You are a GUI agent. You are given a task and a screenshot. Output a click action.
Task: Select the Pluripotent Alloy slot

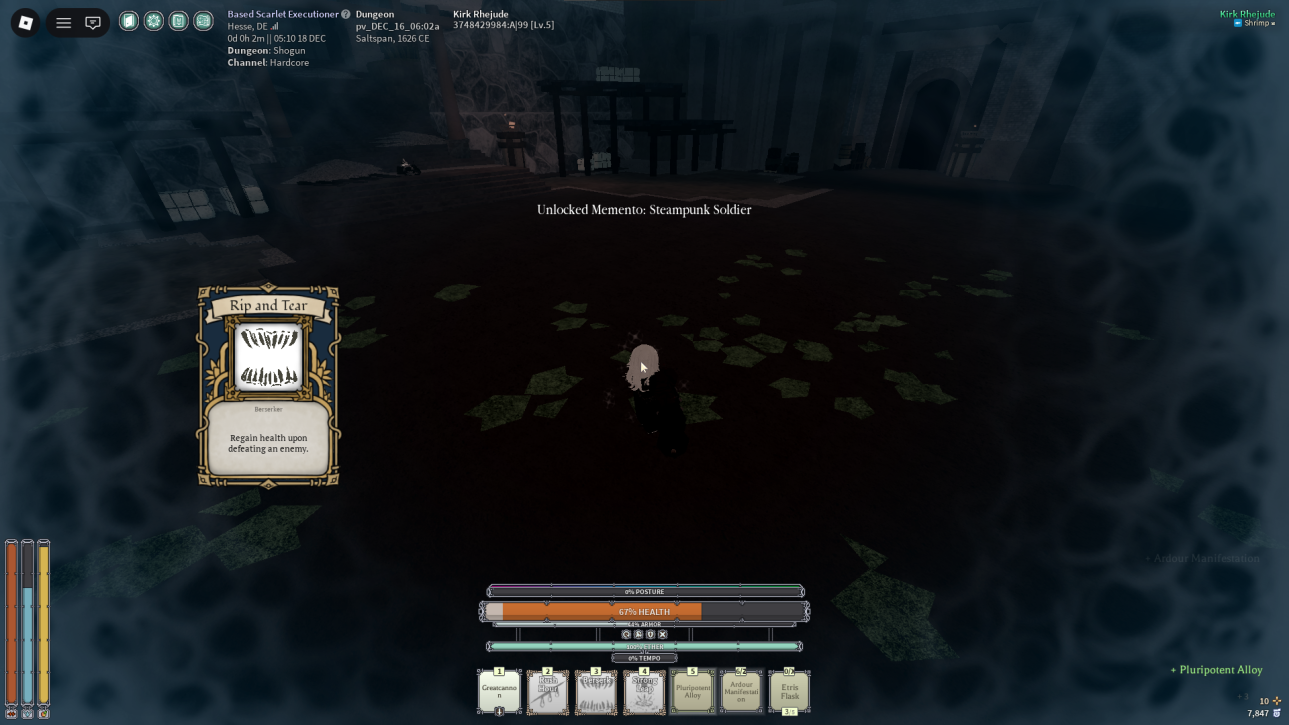click(x=692, y=692)
